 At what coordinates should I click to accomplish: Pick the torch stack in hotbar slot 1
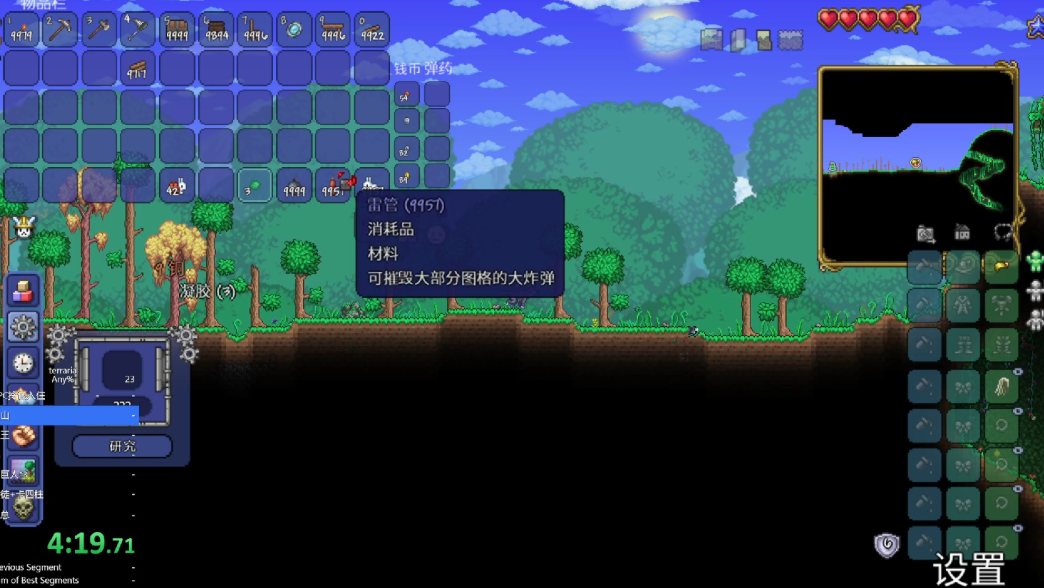point(21,30)
